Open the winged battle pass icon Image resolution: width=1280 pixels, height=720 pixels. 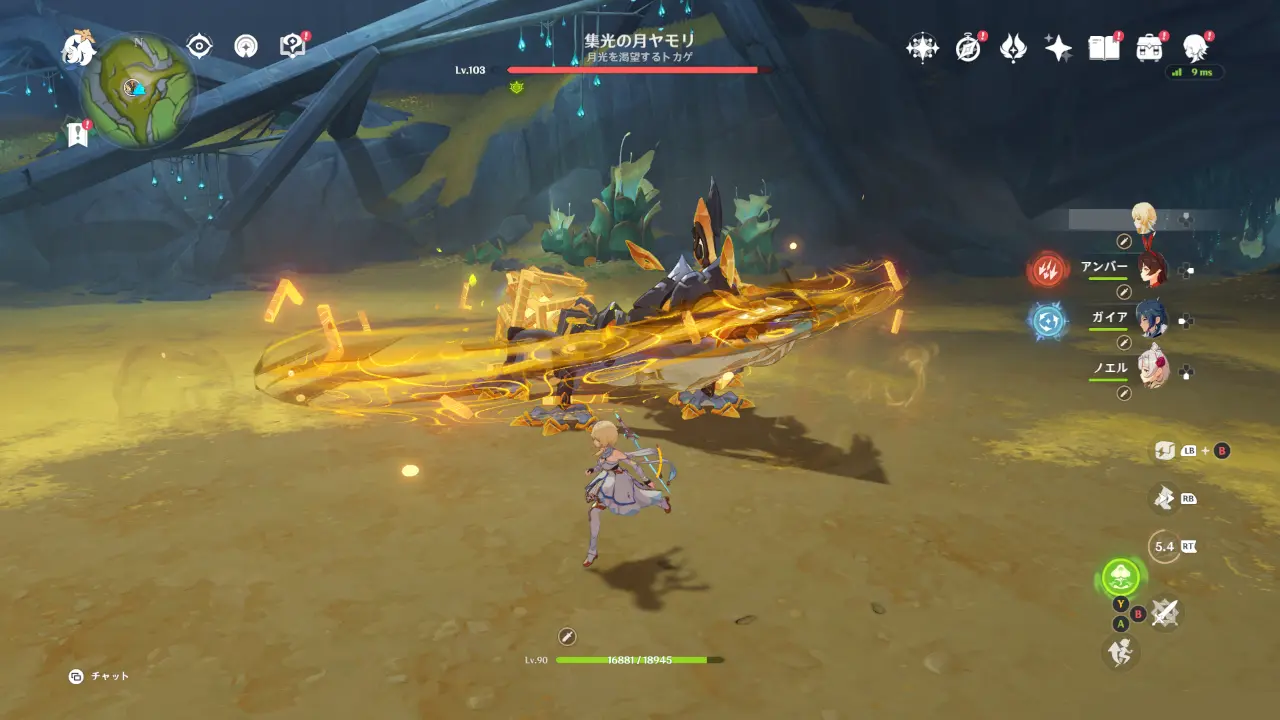click(1013, 48)
